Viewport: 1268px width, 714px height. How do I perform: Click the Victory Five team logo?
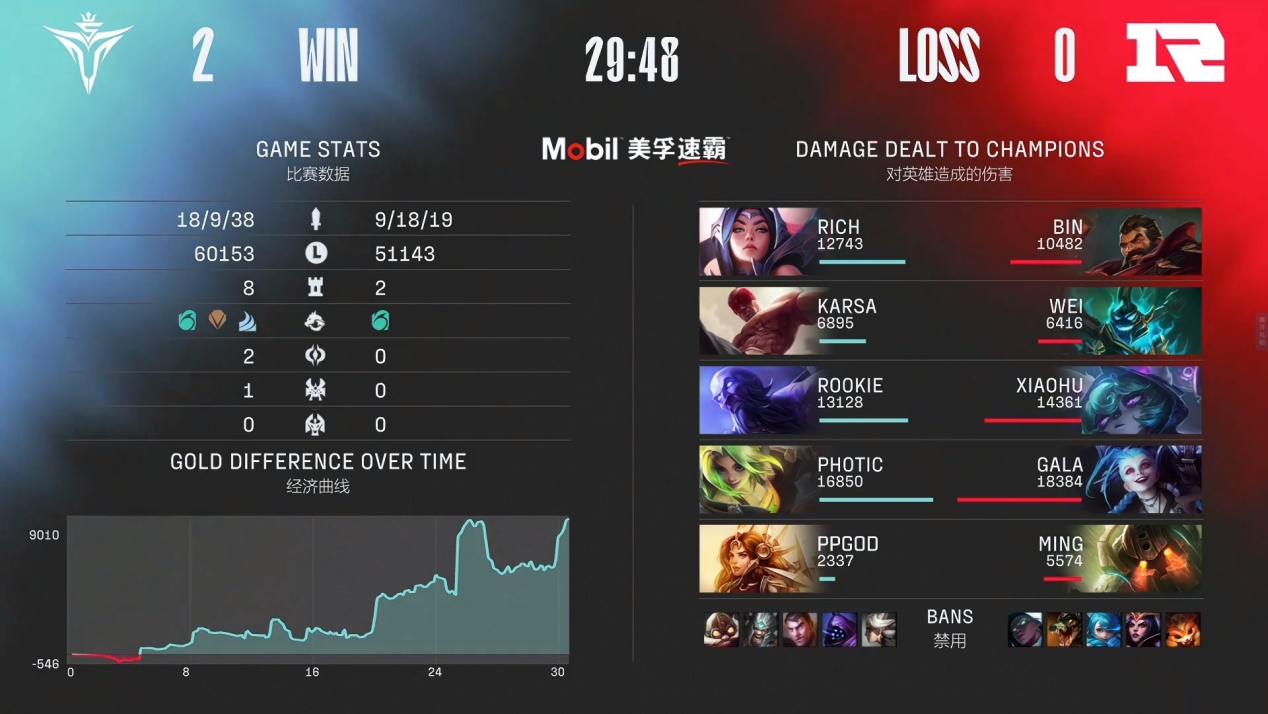[x=88, y=56]
